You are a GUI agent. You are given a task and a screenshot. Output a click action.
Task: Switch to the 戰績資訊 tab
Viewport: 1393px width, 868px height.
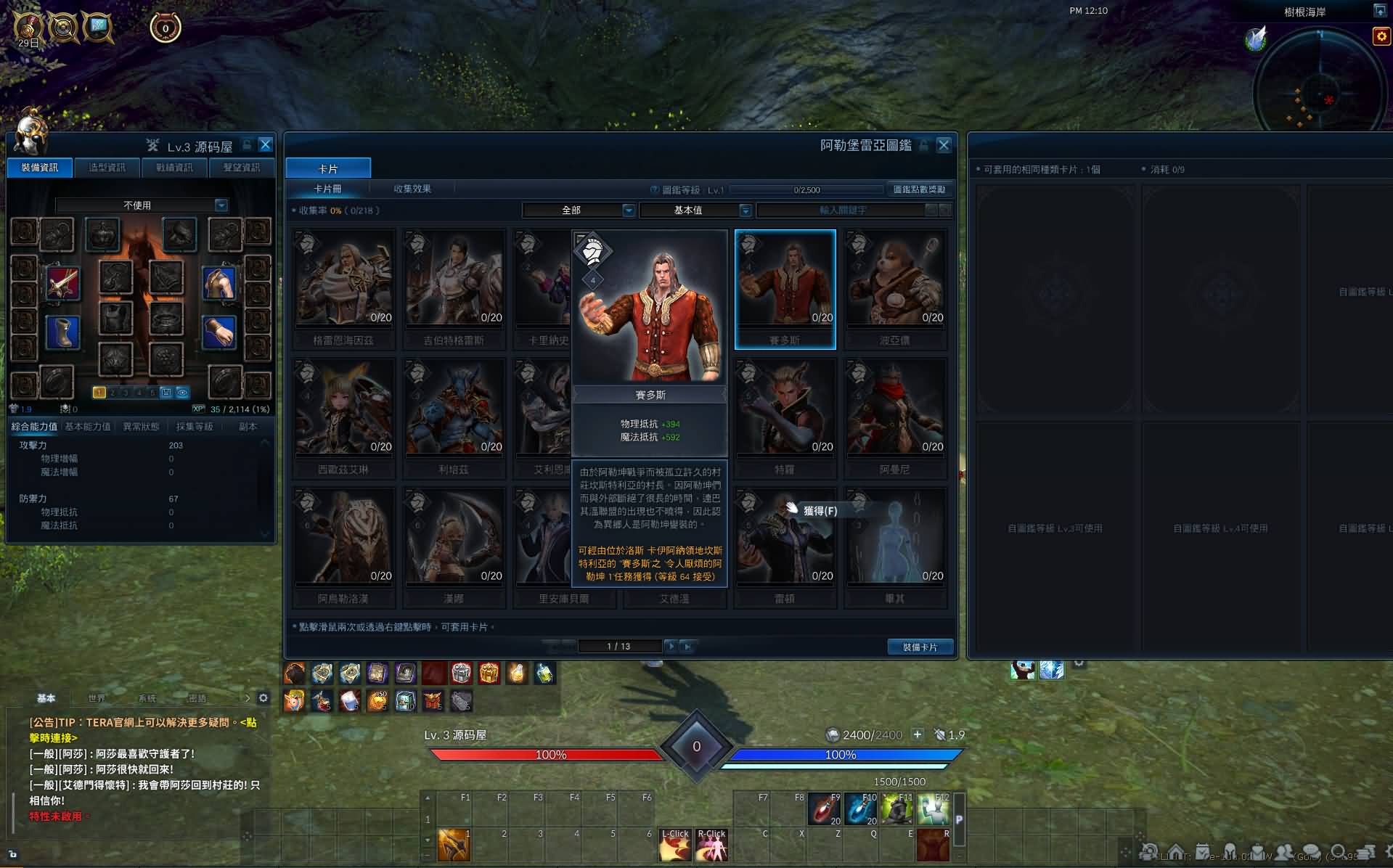click(174, 168)
